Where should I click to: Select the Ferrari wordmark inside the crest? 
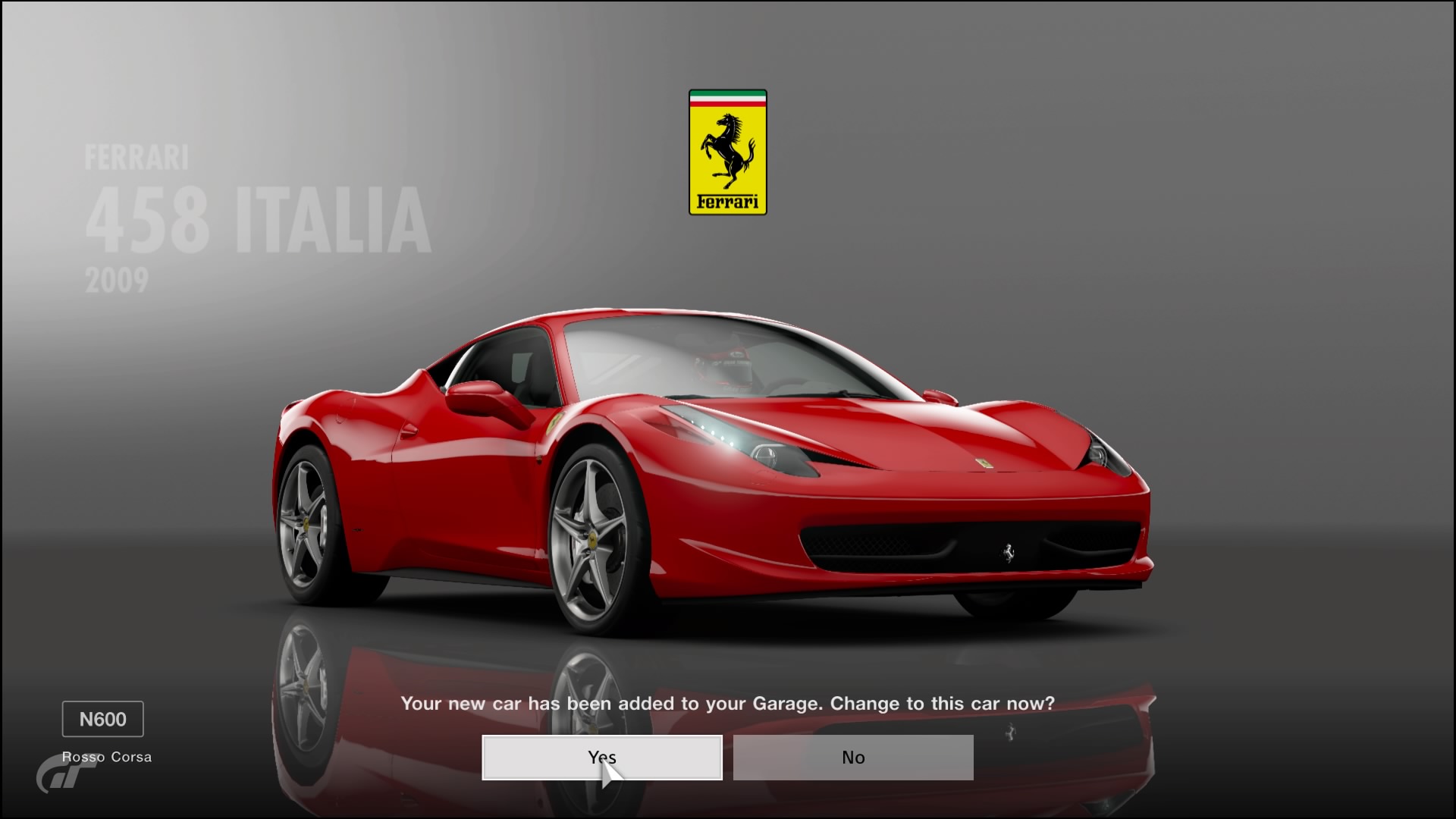tap(727, 202)
